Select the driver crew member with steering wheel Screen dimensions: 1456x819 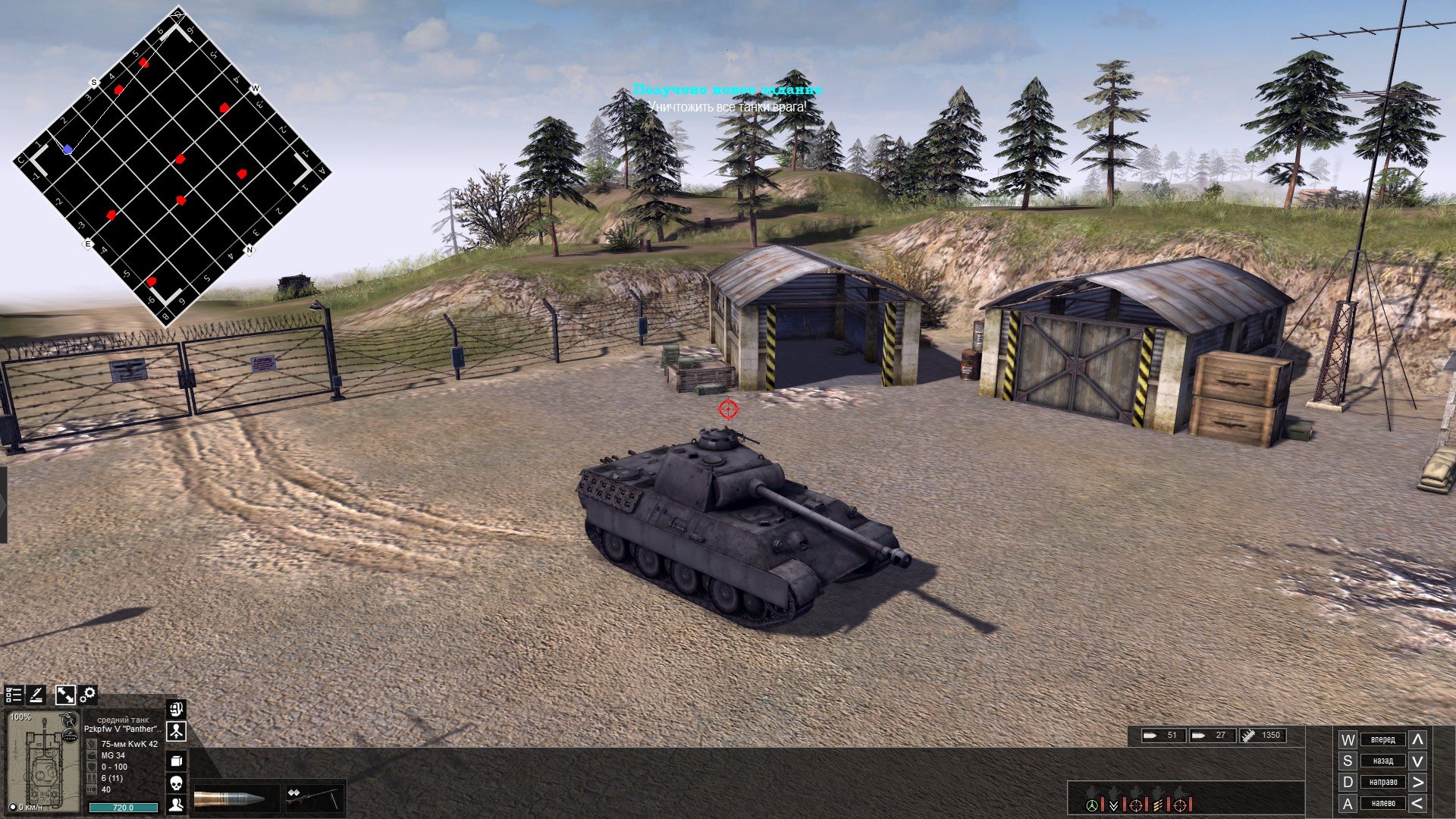1092,804
